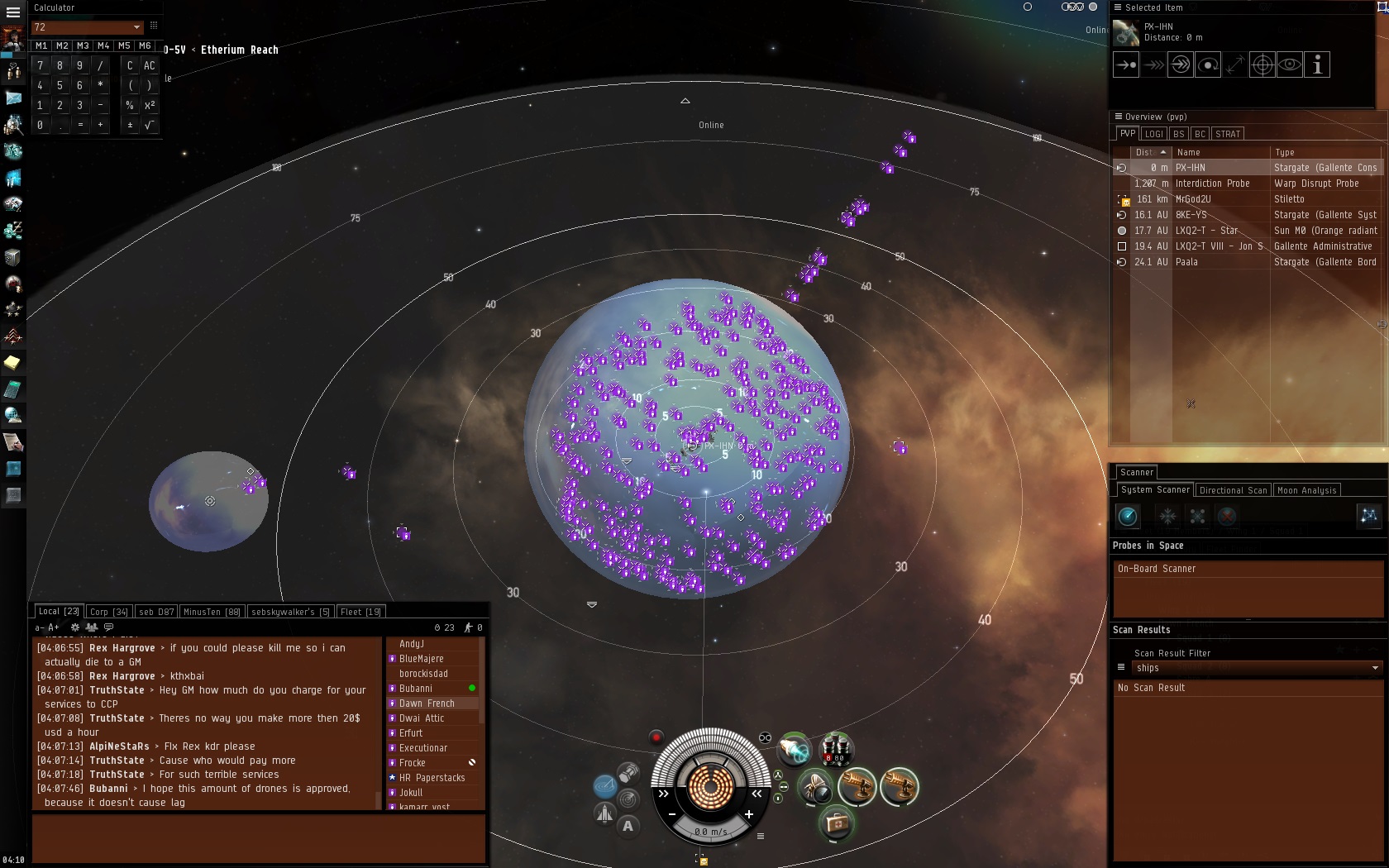Click the calculator's square root key

pos(150,125)
